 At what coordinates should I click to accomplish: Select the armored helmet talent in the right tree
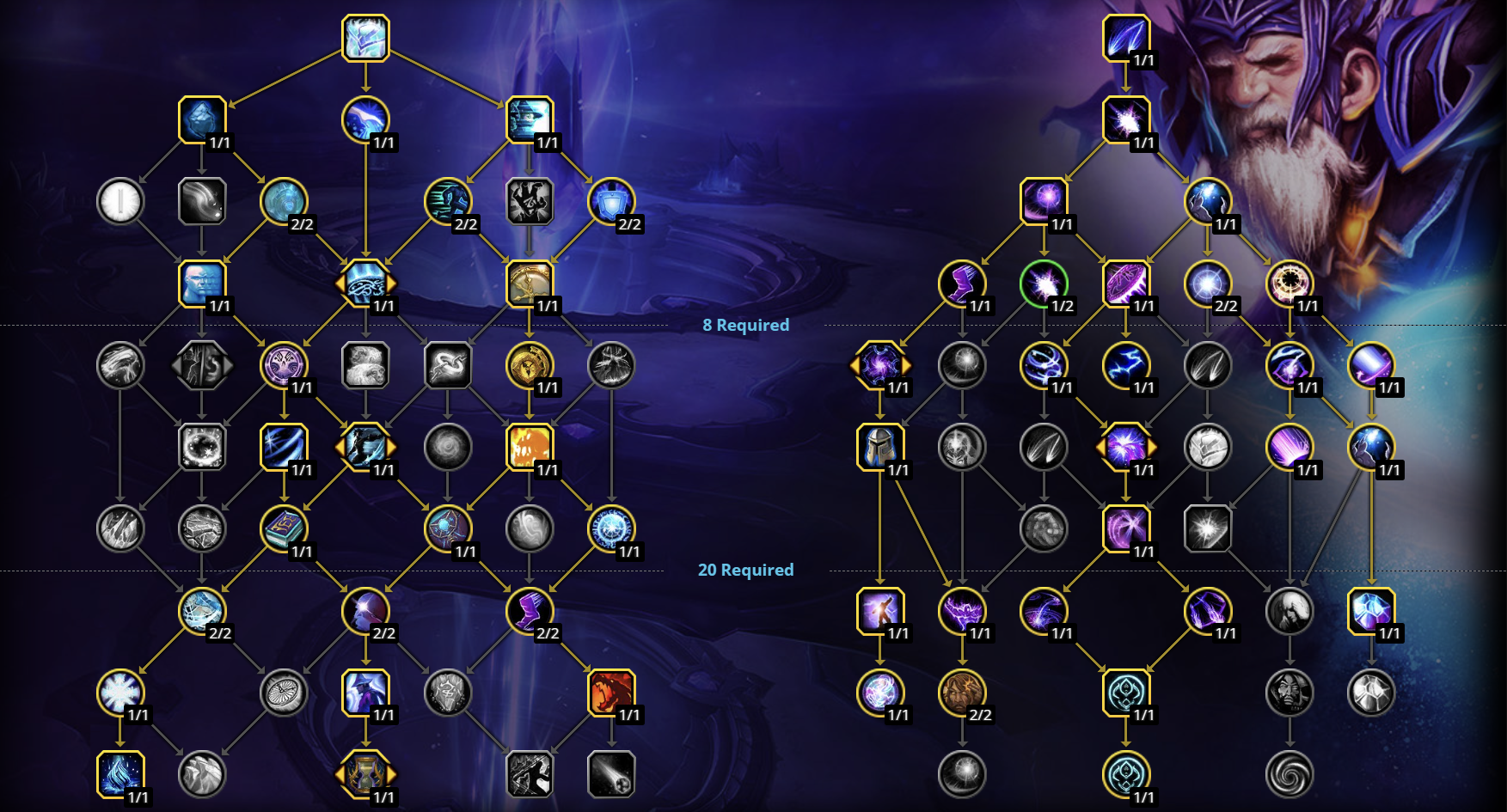[882, 448]
